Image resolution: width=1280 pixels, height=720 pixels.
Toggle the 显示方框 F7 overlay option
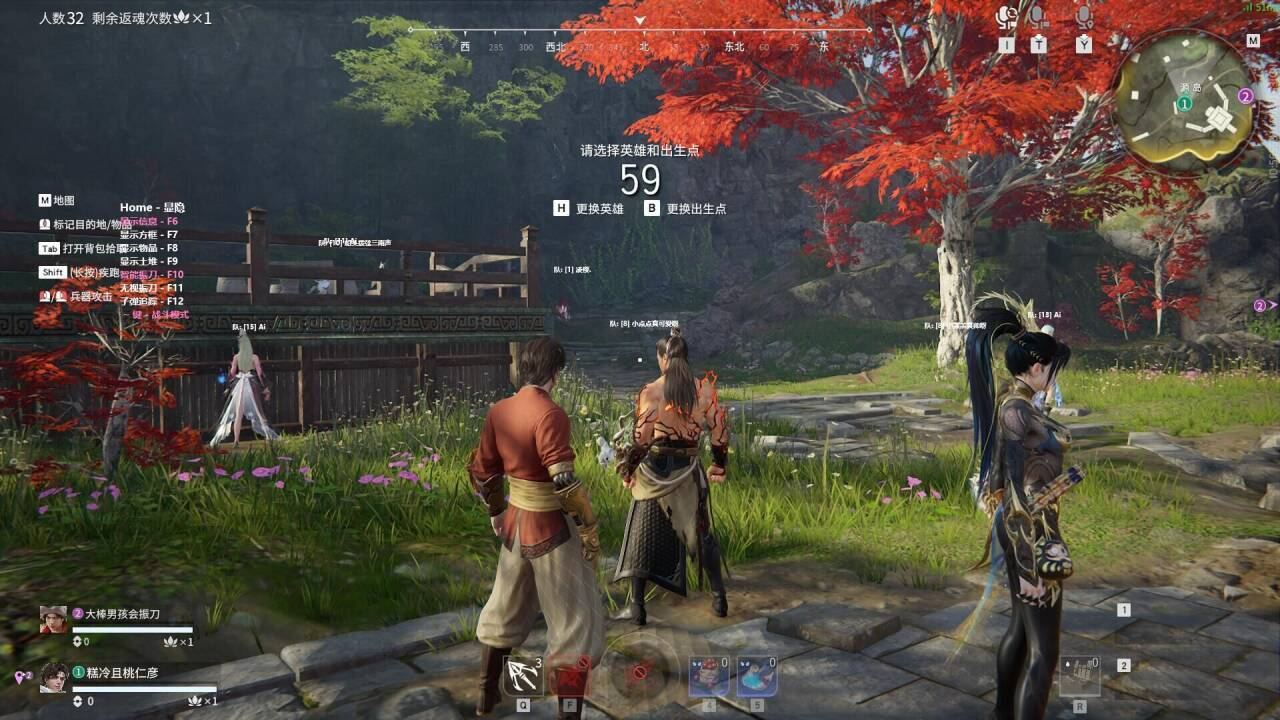click(149, 235)
